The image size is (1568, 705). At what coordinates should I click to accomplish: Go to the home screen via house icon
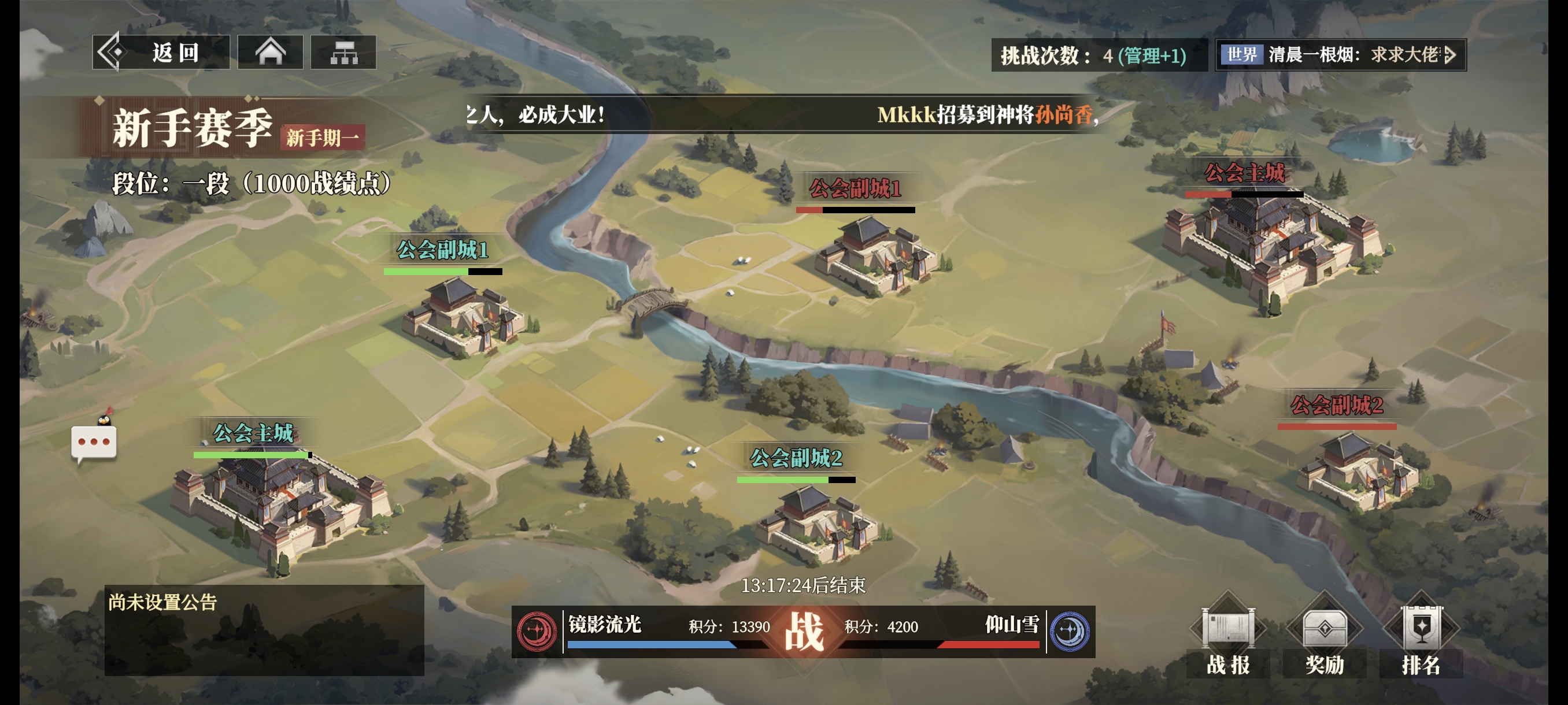(x=269, y=53)
